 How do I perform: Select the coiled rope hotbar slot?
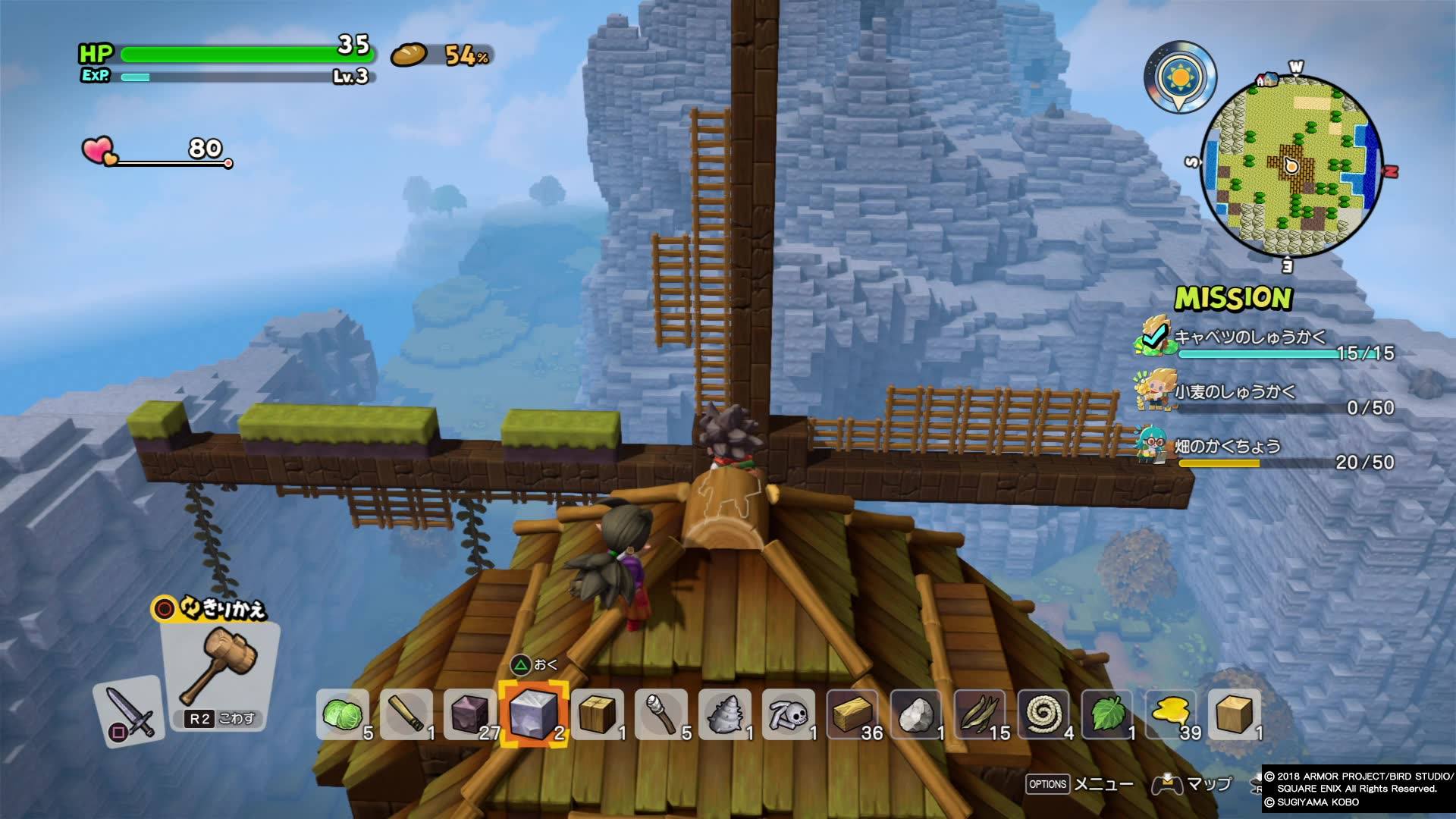coord(1043,714)
